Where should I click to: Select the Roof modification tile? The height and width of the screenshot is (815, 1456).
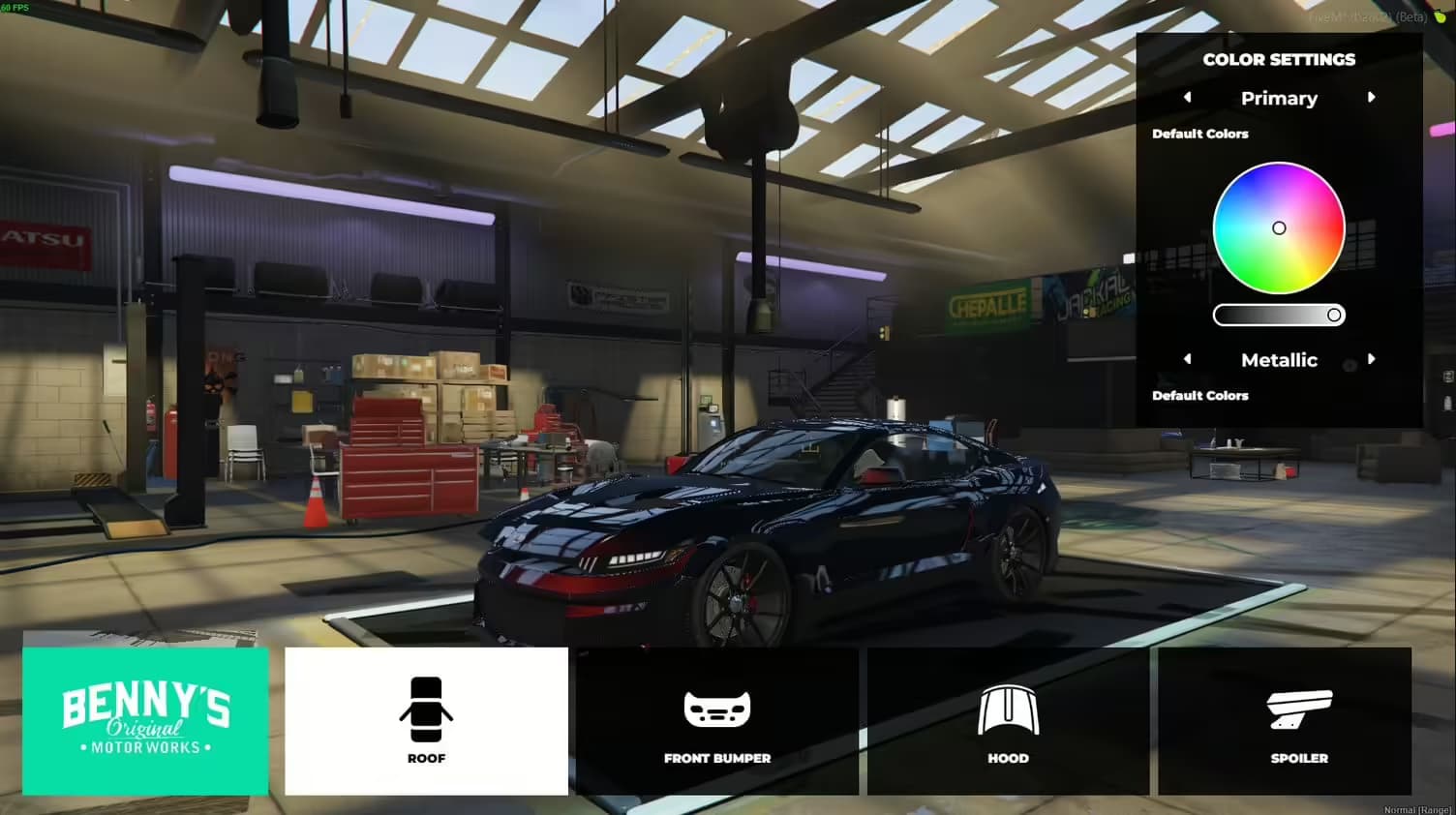(x=426, y=721)
